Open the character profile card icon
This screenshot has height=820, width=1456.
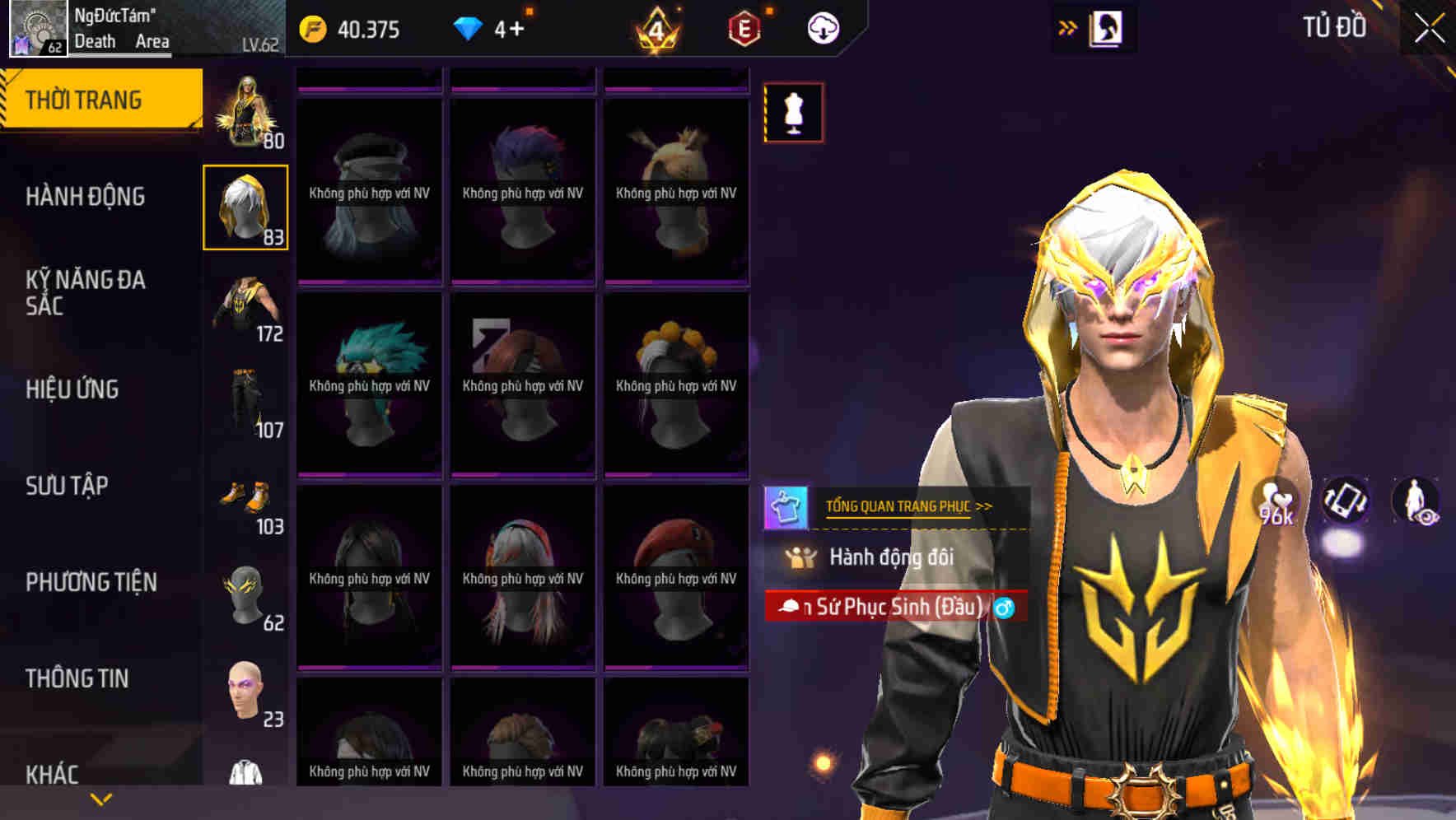[1104, 27]
